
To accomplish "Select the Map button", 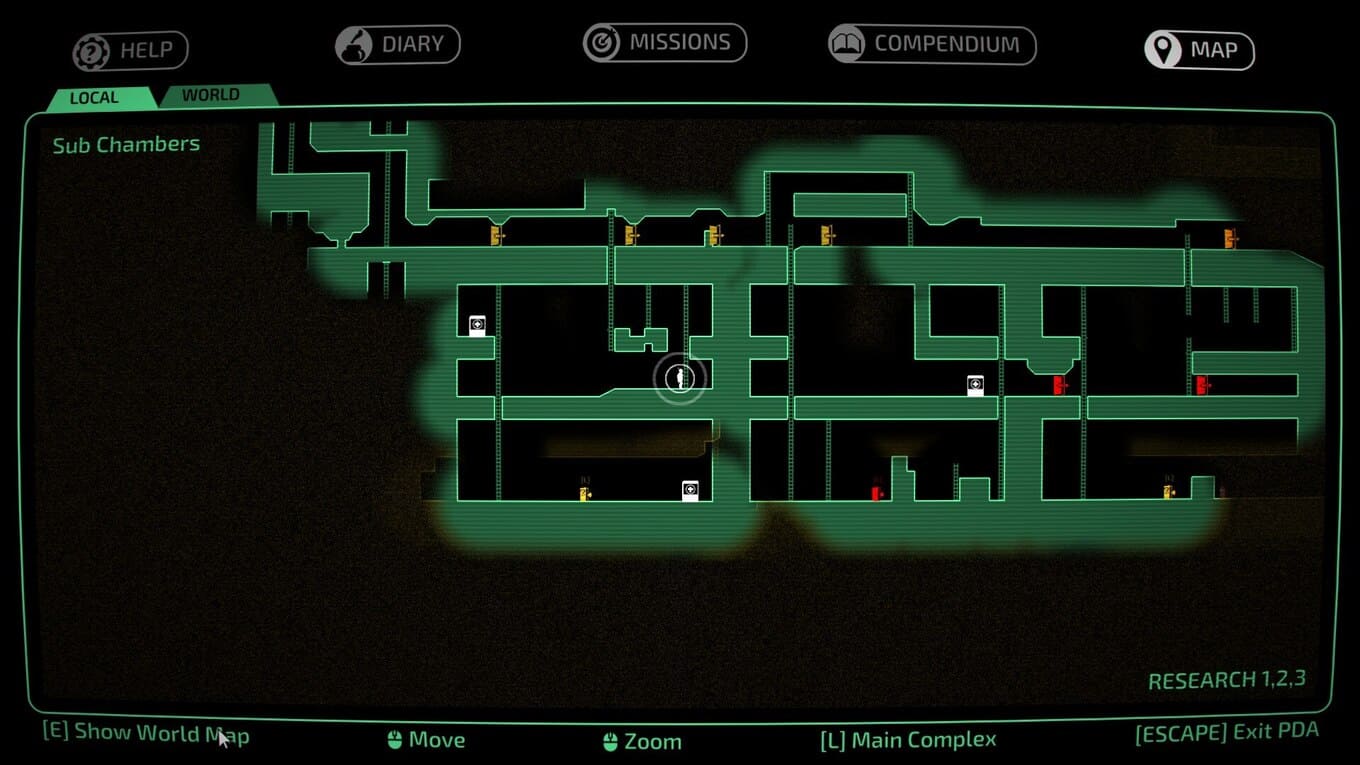I will click(x=1199, y=50).
